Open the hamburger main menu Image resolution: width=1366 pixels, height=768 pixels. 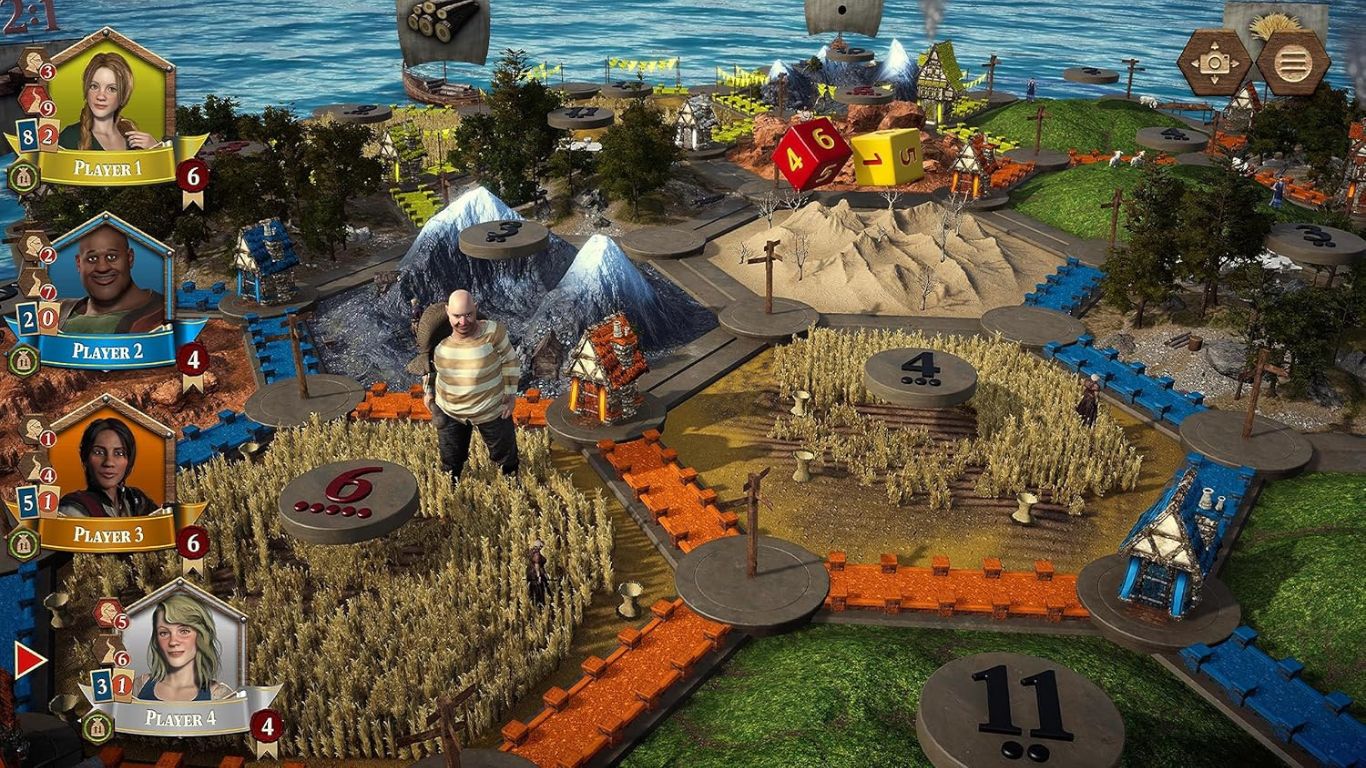click(x=1292, y=62)
